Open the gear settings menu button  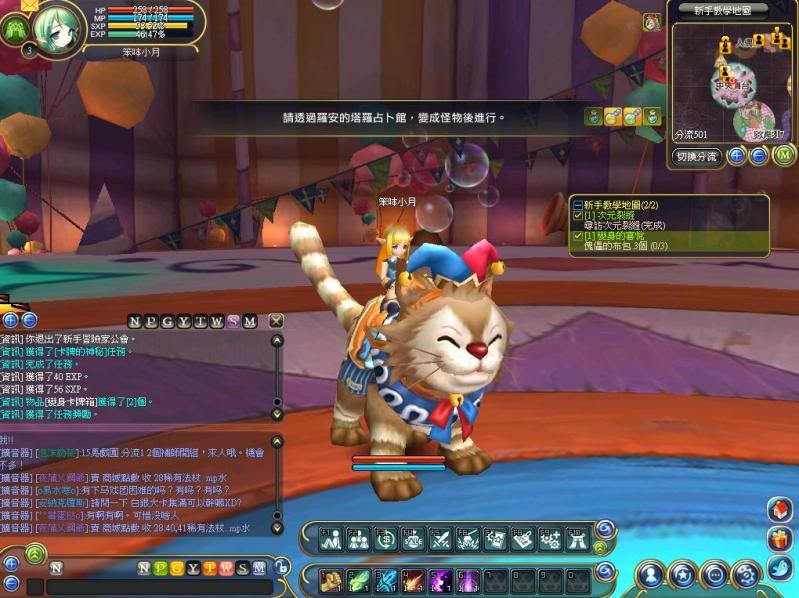(x=745, y=574)
